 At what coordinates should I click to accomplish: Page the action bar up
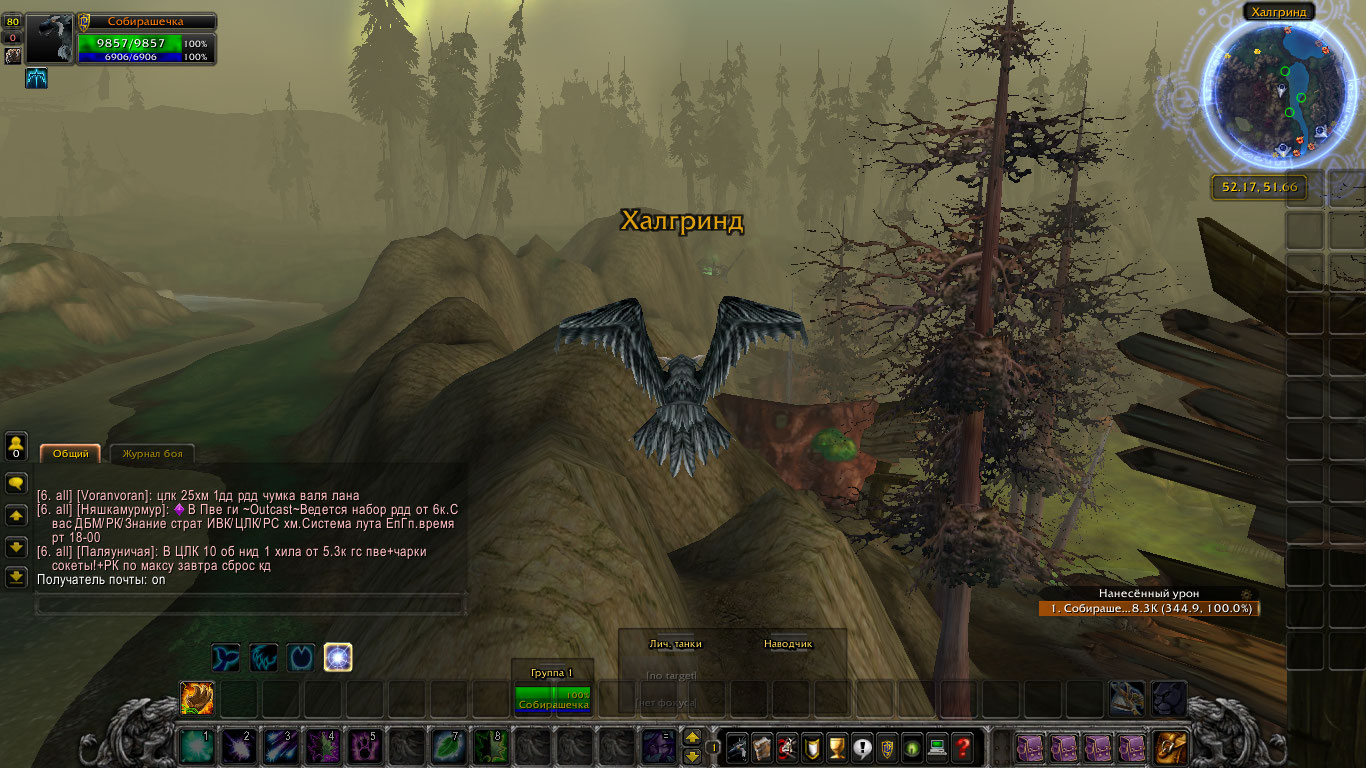(692, 737)
